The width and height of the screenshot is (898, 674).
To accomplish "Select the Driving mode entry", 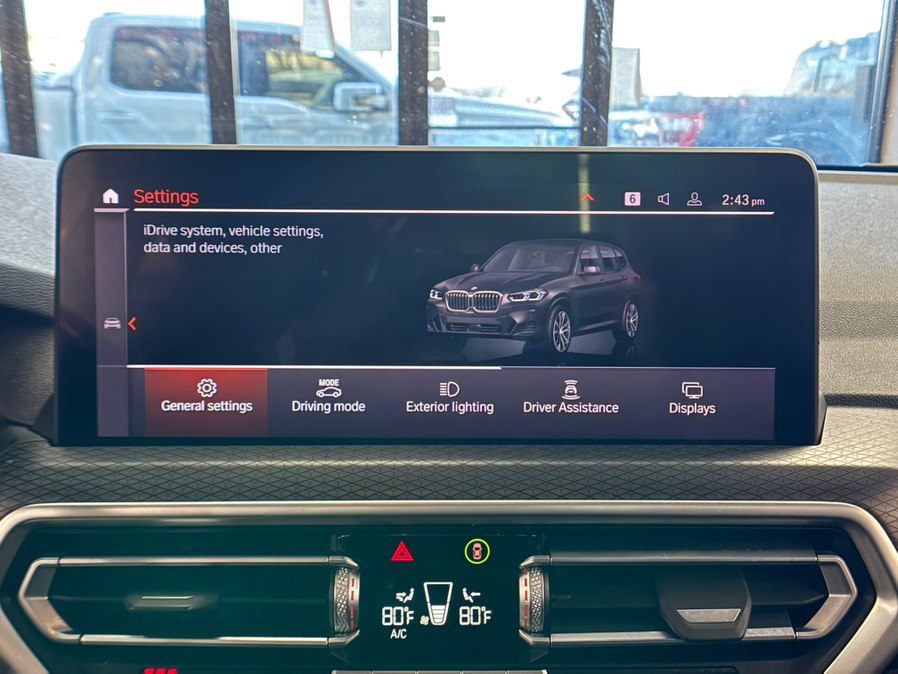I will click(328, 397).
